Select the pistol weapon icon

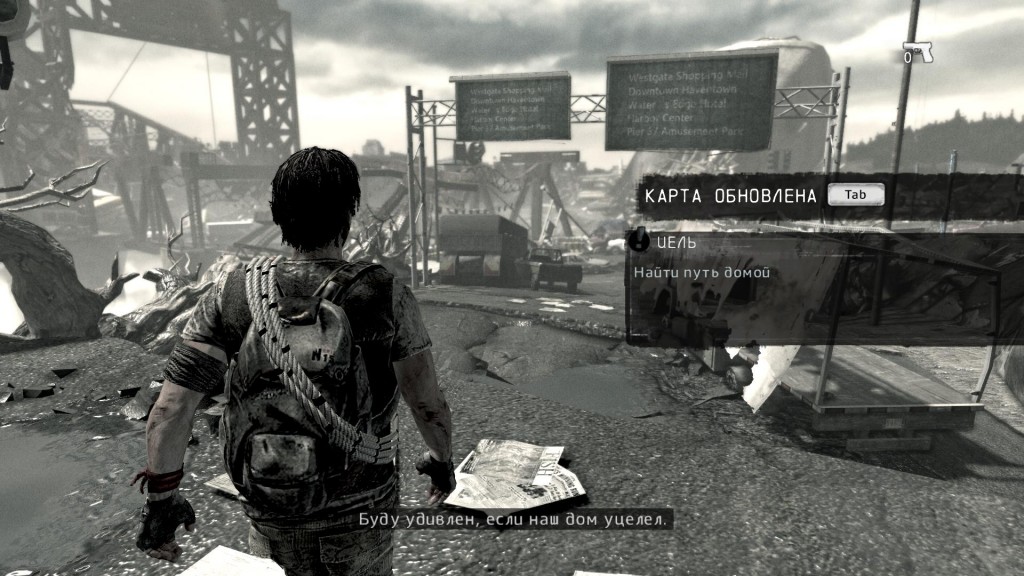[917, 52]
